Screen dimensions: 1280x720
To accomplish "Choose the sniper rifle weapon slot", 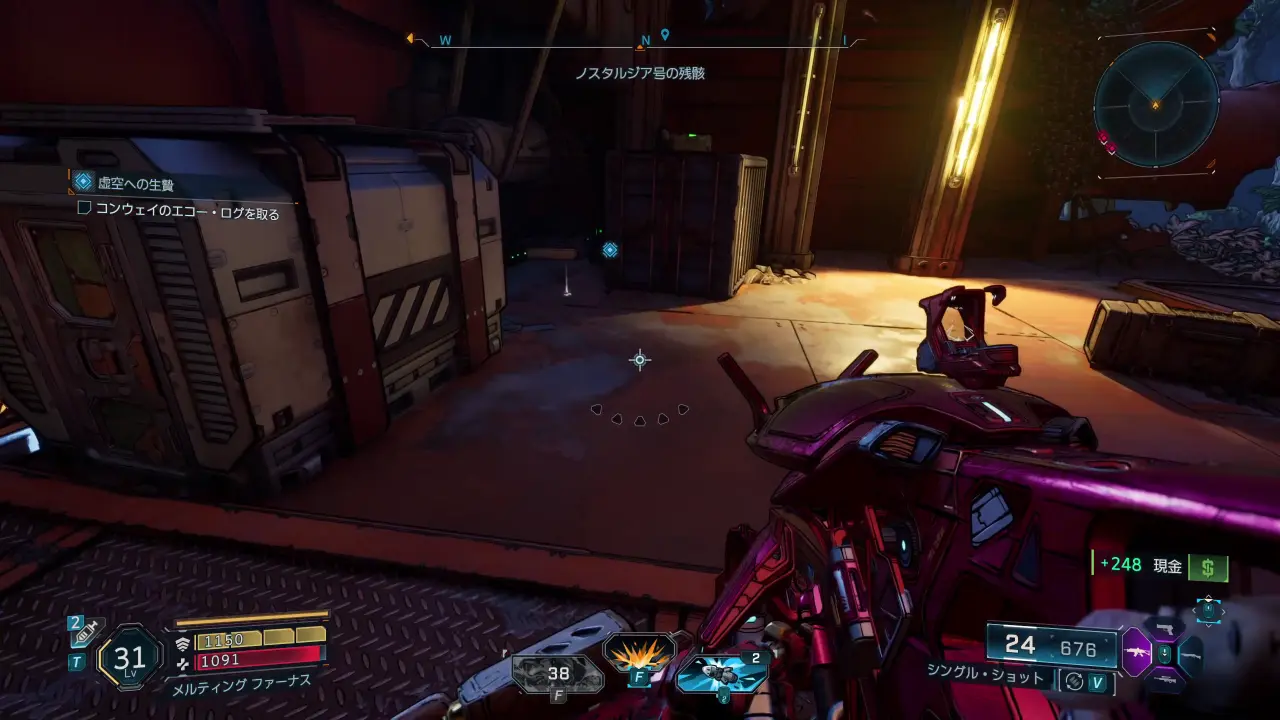I will click(1163, 679).
